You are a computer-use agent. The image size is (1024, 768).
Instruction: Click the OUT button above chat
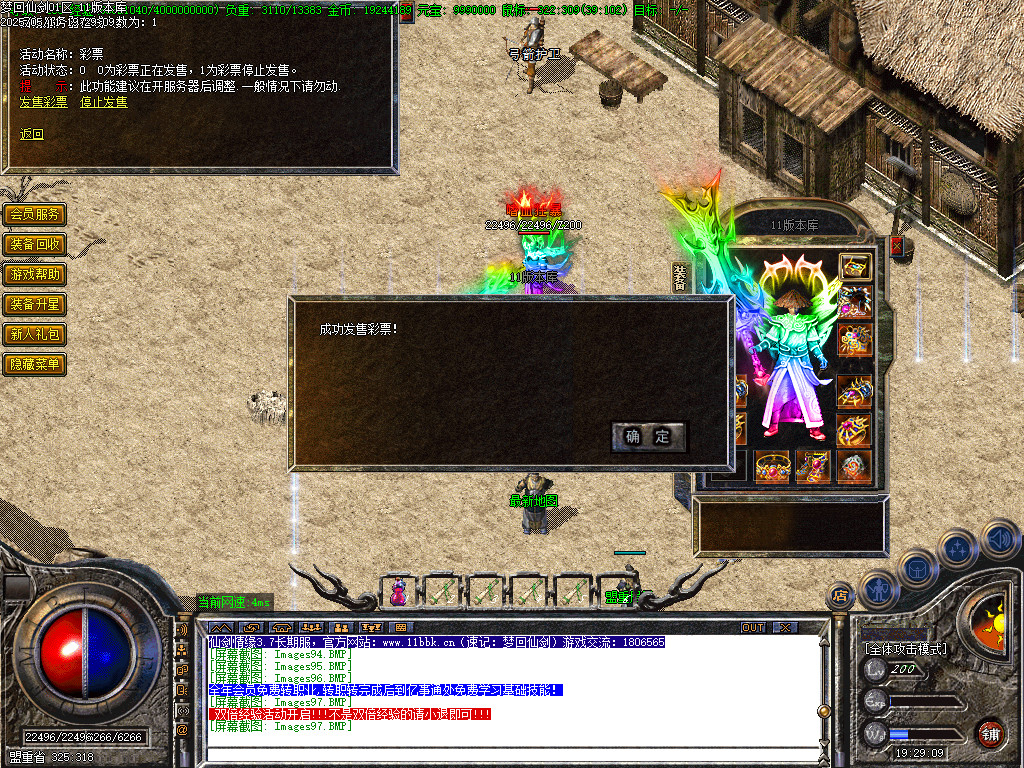[x=753, y=627]
